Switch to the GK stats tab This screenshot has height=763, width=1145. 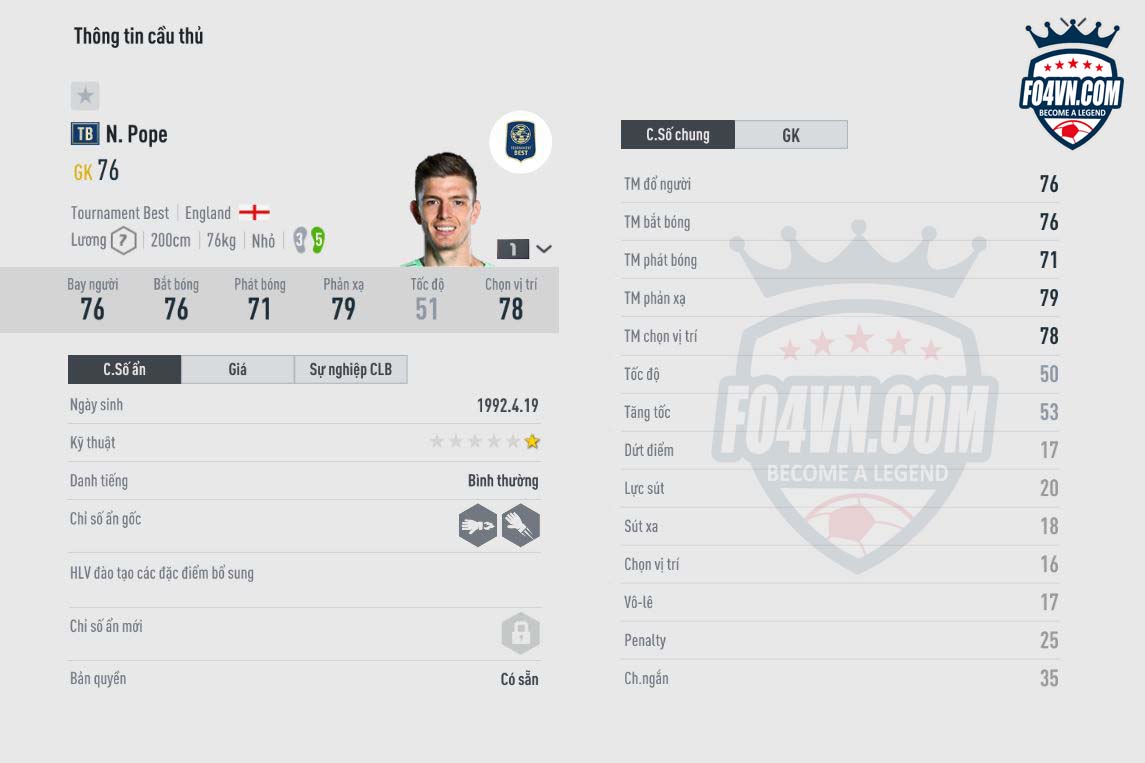click(x=790, y=135)
